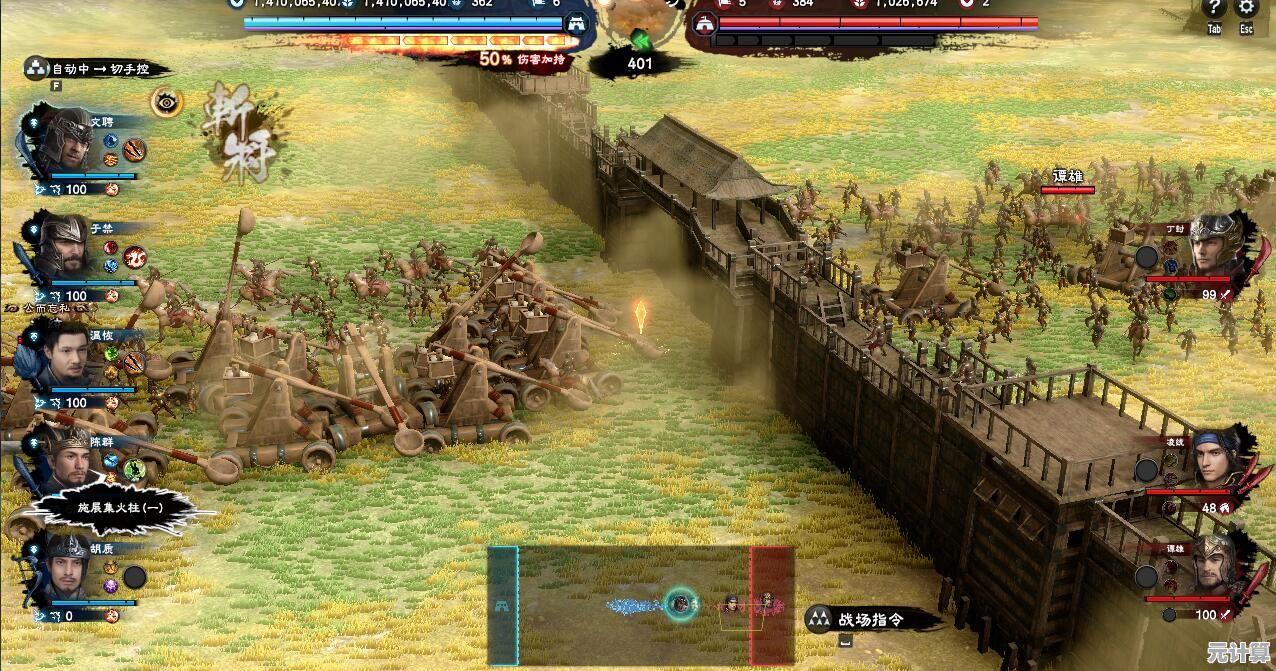Open the 战场指令 battlefield command menu
Viewport: 1276px width, 671px height.
pos(870,619)
